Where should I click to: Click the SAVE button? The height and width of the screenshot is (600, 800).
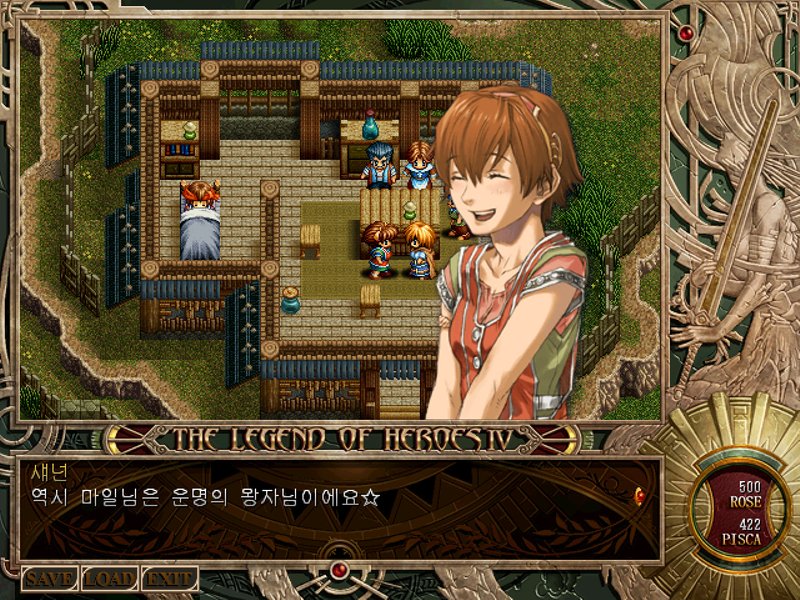pyautogui.click(x=49, y=579)
